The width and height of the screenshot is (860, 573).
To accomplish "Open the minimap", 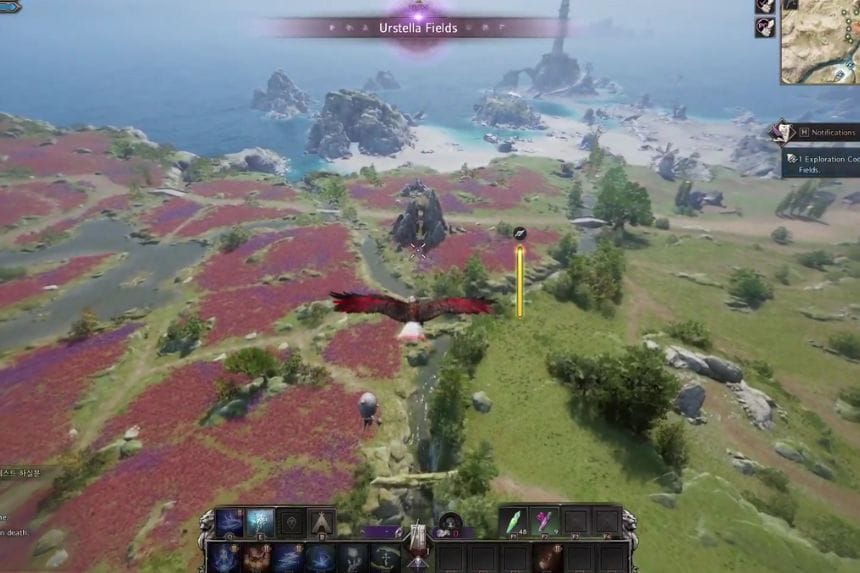I will 820,42.
